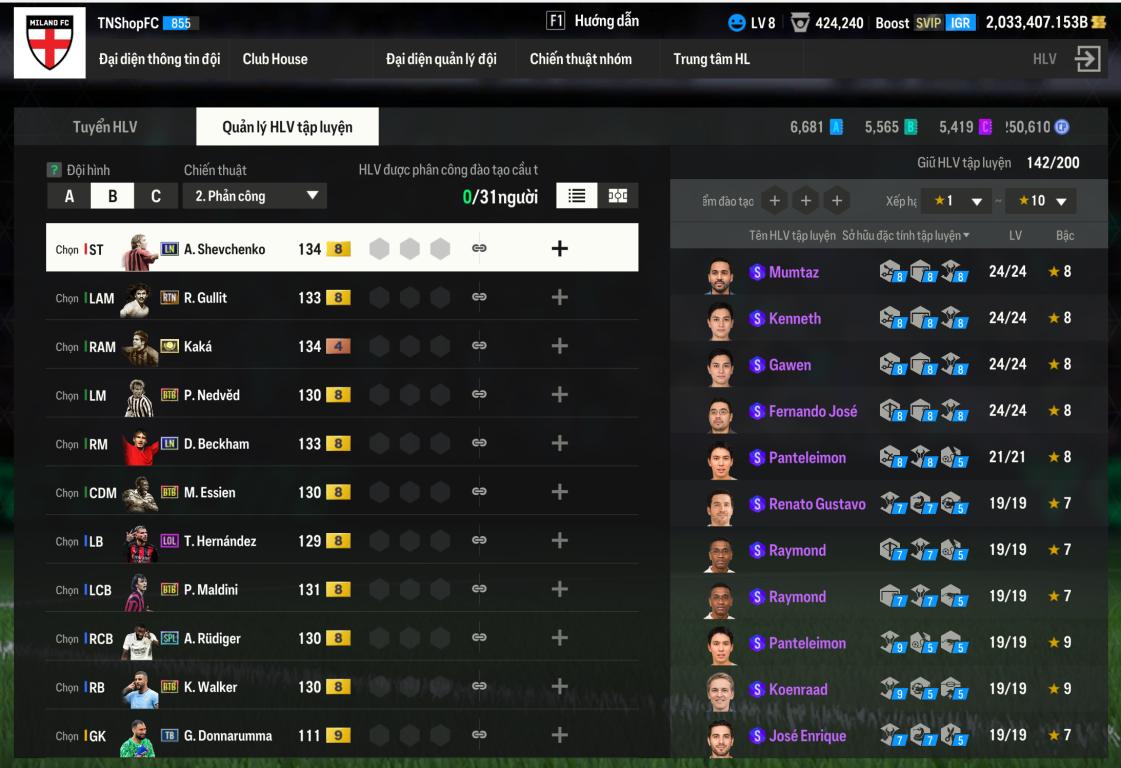The width and height of the screenshot is (1121, 768).
Task: Open Đại diện quản lý đội menu
Action: [441, 59]
